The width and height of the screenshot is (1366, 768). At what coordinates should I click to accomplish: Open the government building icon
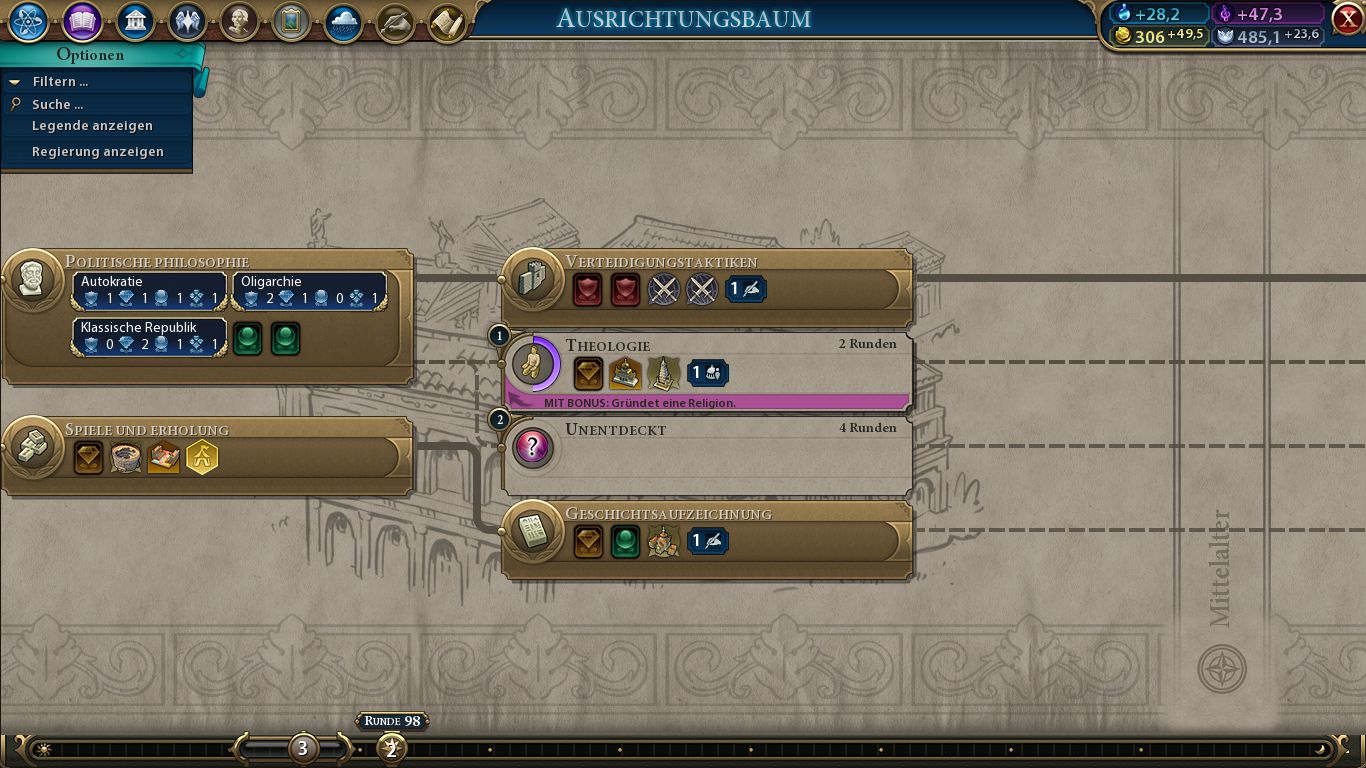135,22
